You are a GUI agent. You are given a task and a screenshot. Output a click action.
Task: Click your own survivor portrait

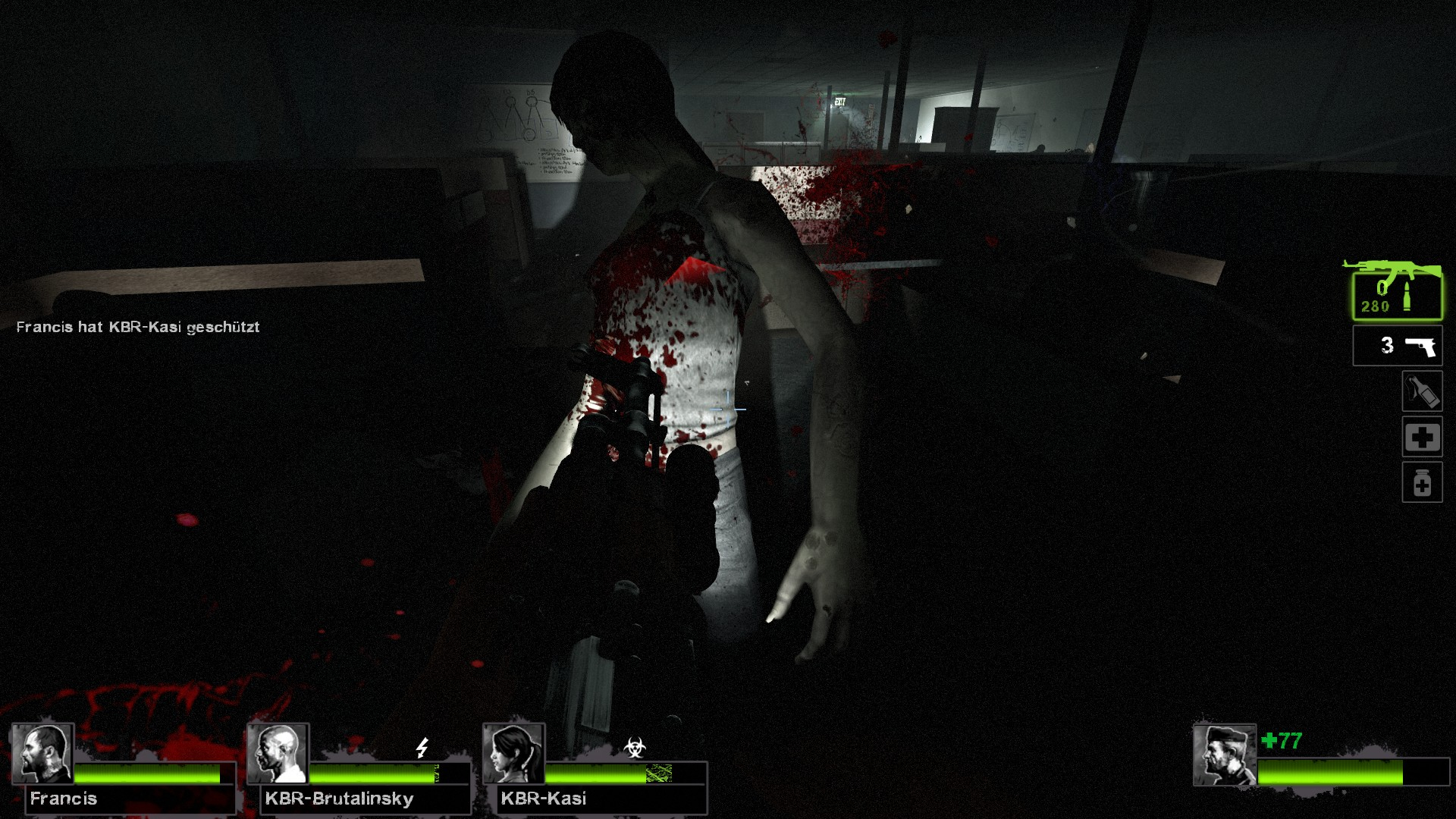(1224, 755)
